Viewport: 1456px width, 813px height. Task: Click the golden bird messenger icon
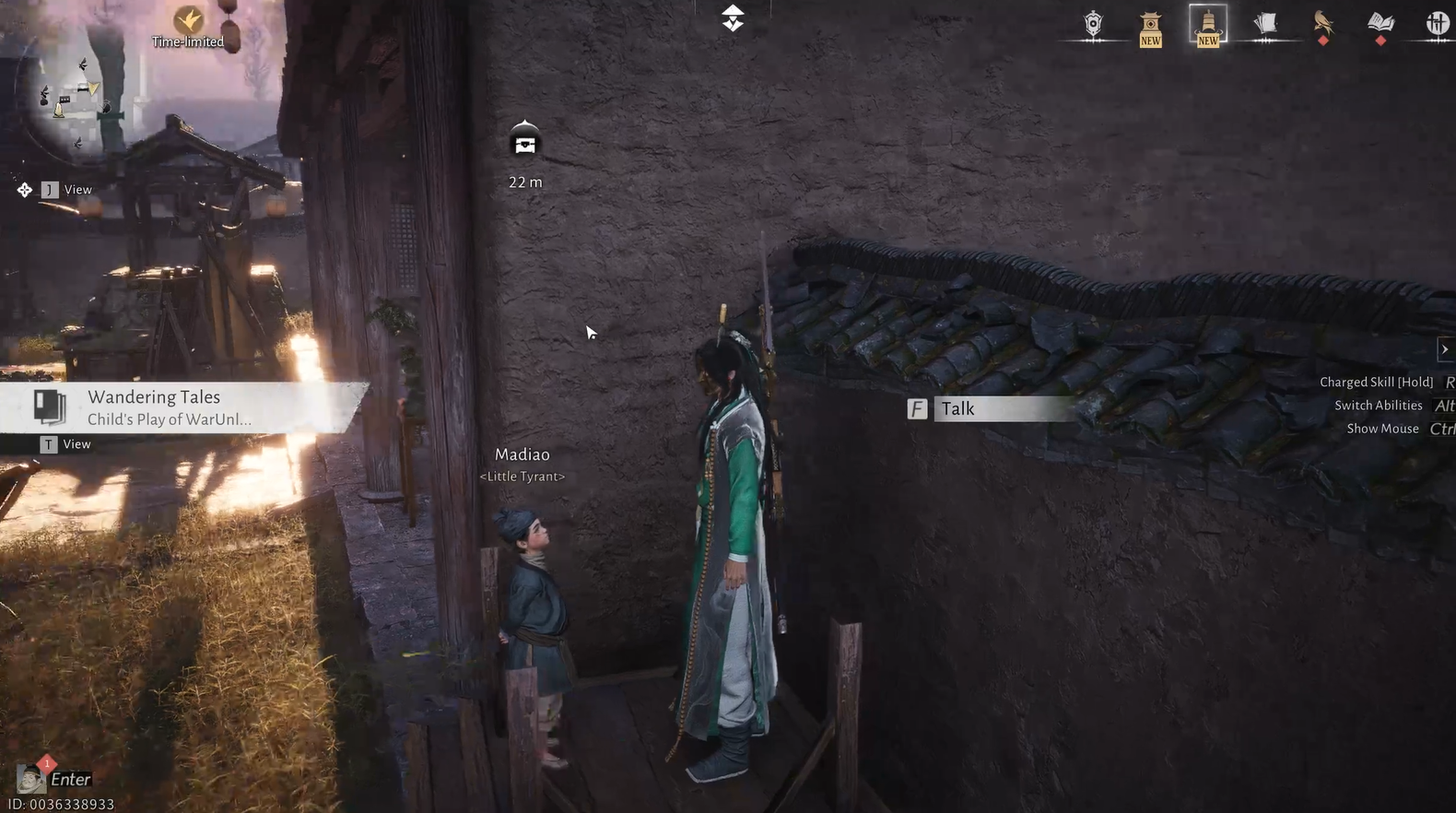1324,25
